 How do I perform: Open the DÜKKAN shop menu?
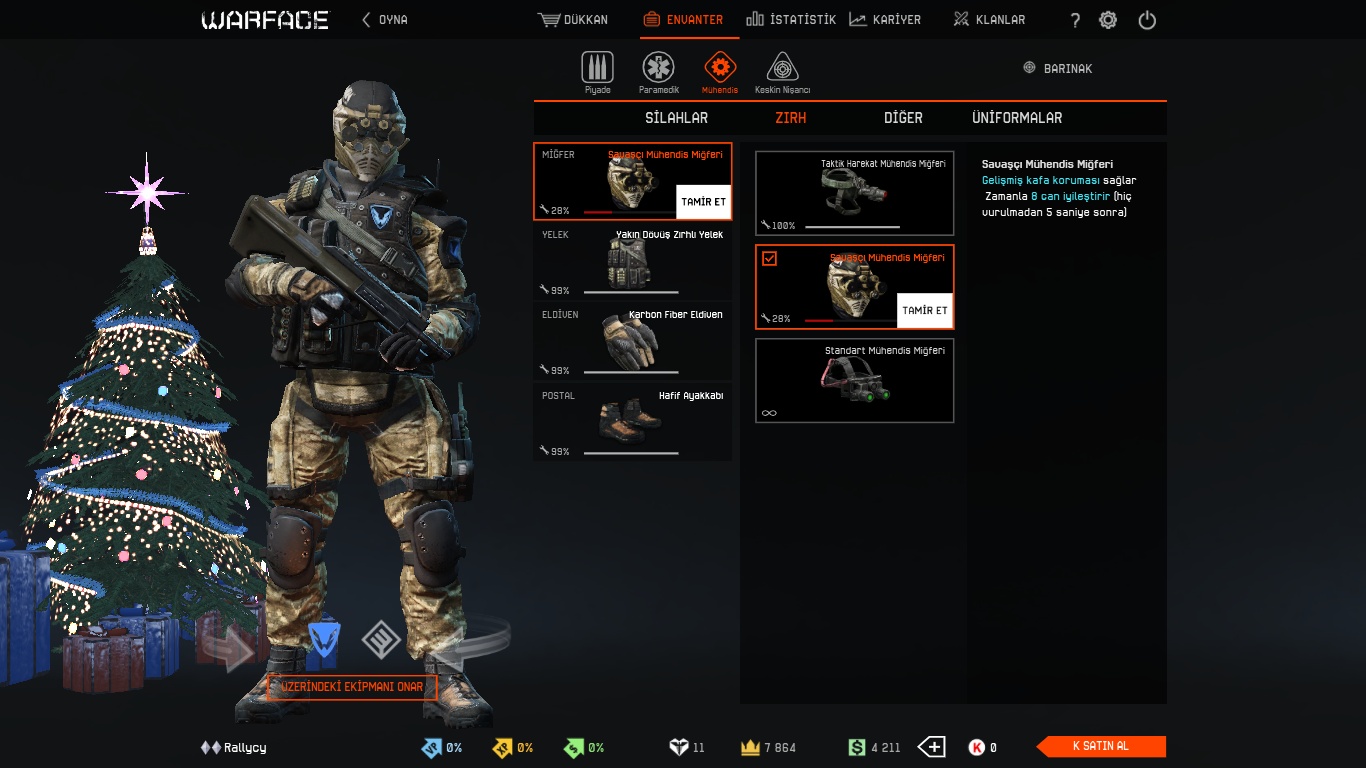click(573, 20)
